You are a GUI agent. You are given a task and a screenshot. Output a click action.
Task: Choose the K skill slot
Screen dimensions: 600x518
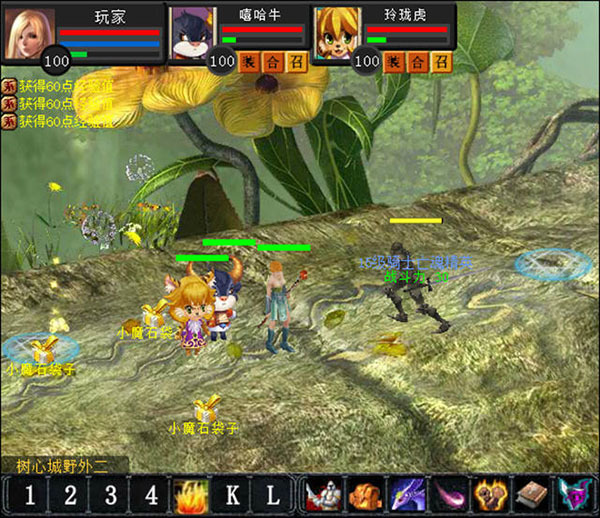[x=232, y=495]
